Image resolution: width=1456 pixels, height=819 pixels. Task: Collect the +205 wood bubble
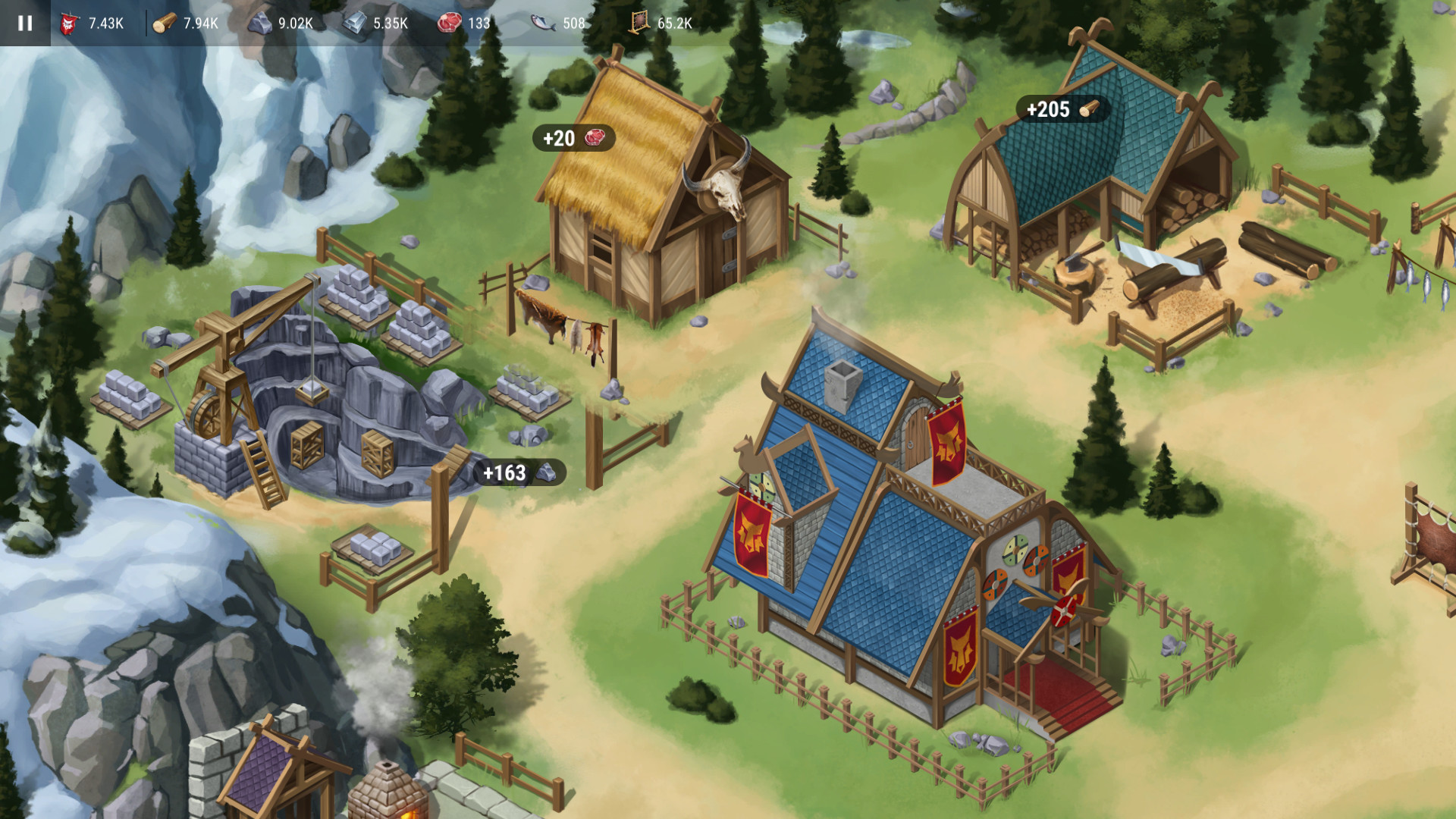pyautogui.click(x=1062, y=109)
